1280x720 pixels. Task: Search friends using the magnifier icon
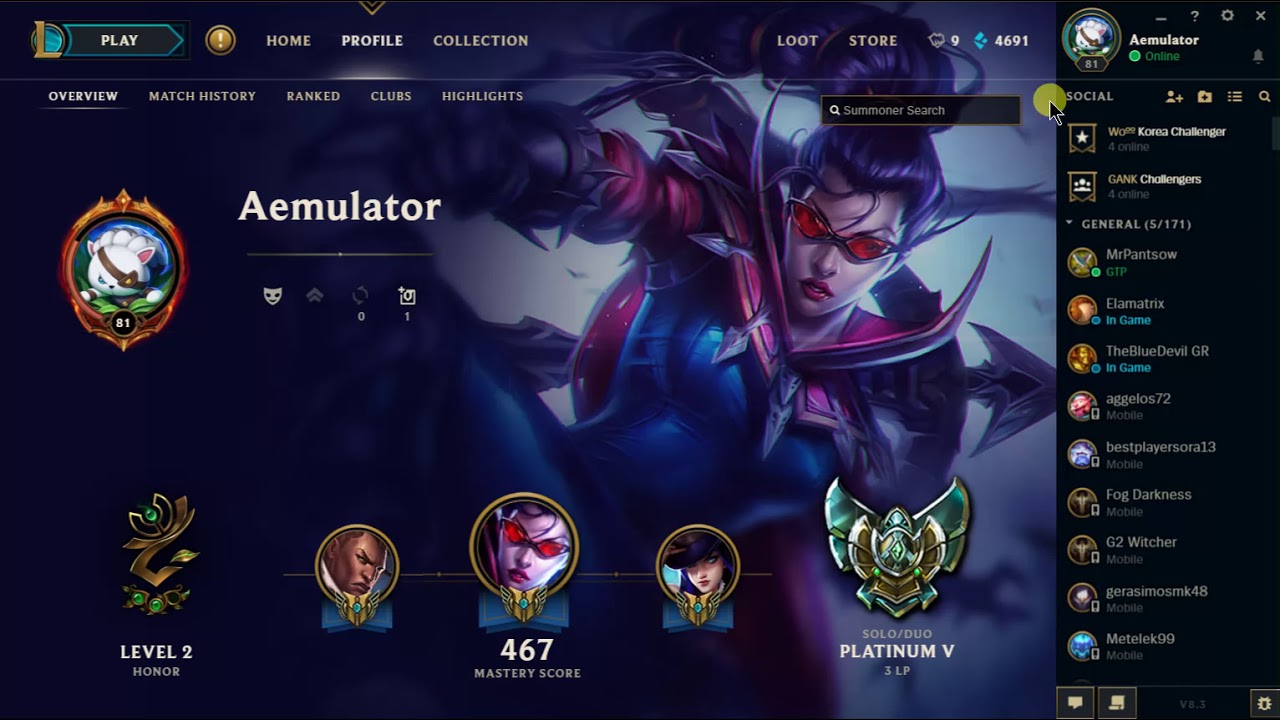pyautogui.click(x=1264, y=96)
